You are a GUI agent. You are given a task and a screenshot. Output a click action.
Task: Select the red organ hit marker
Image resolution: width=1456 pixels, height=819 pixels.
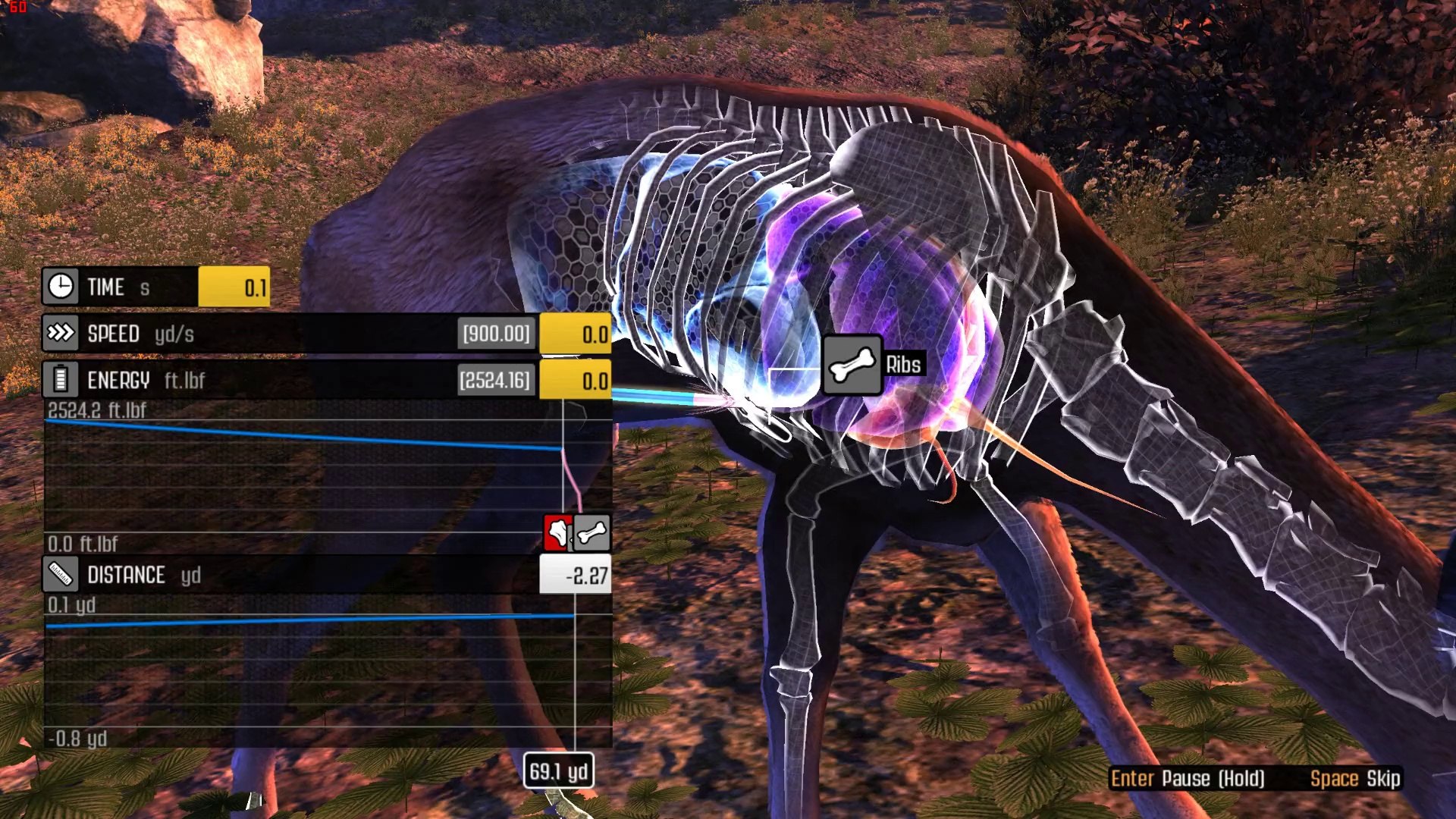click(557, 532)
